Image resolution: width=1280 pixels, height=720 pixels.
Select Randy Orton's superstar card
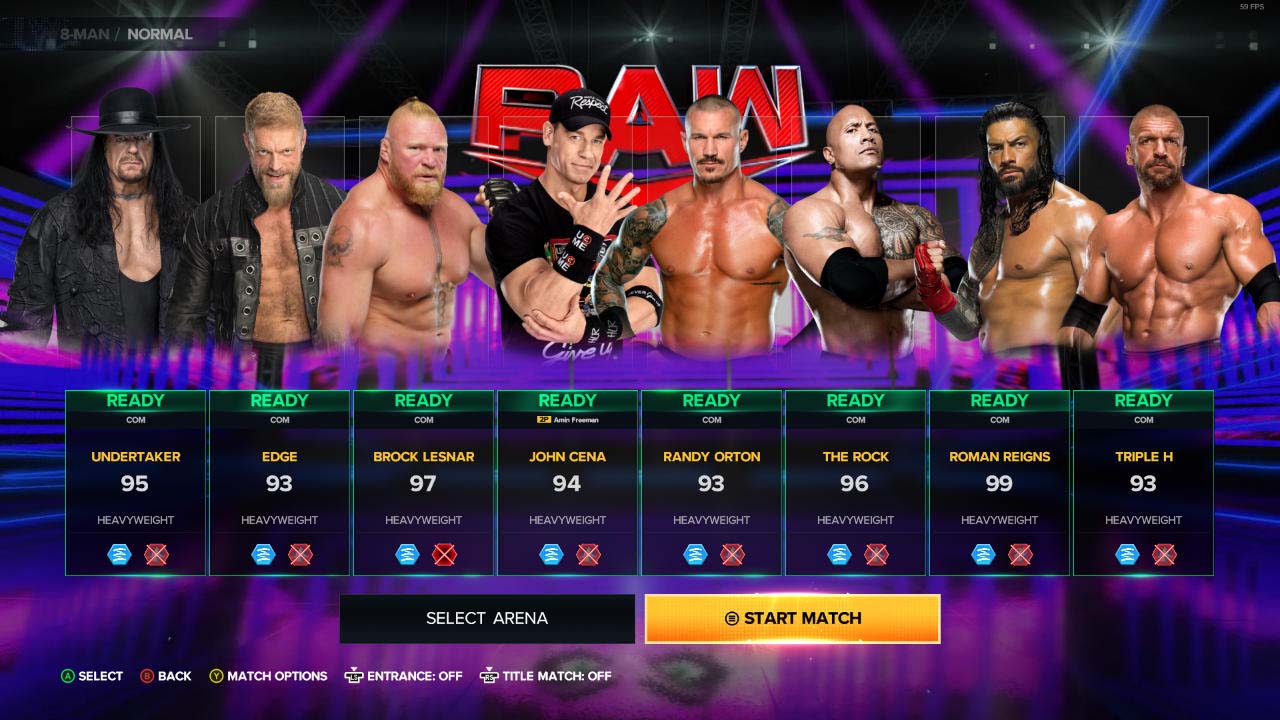pos(711,482)
